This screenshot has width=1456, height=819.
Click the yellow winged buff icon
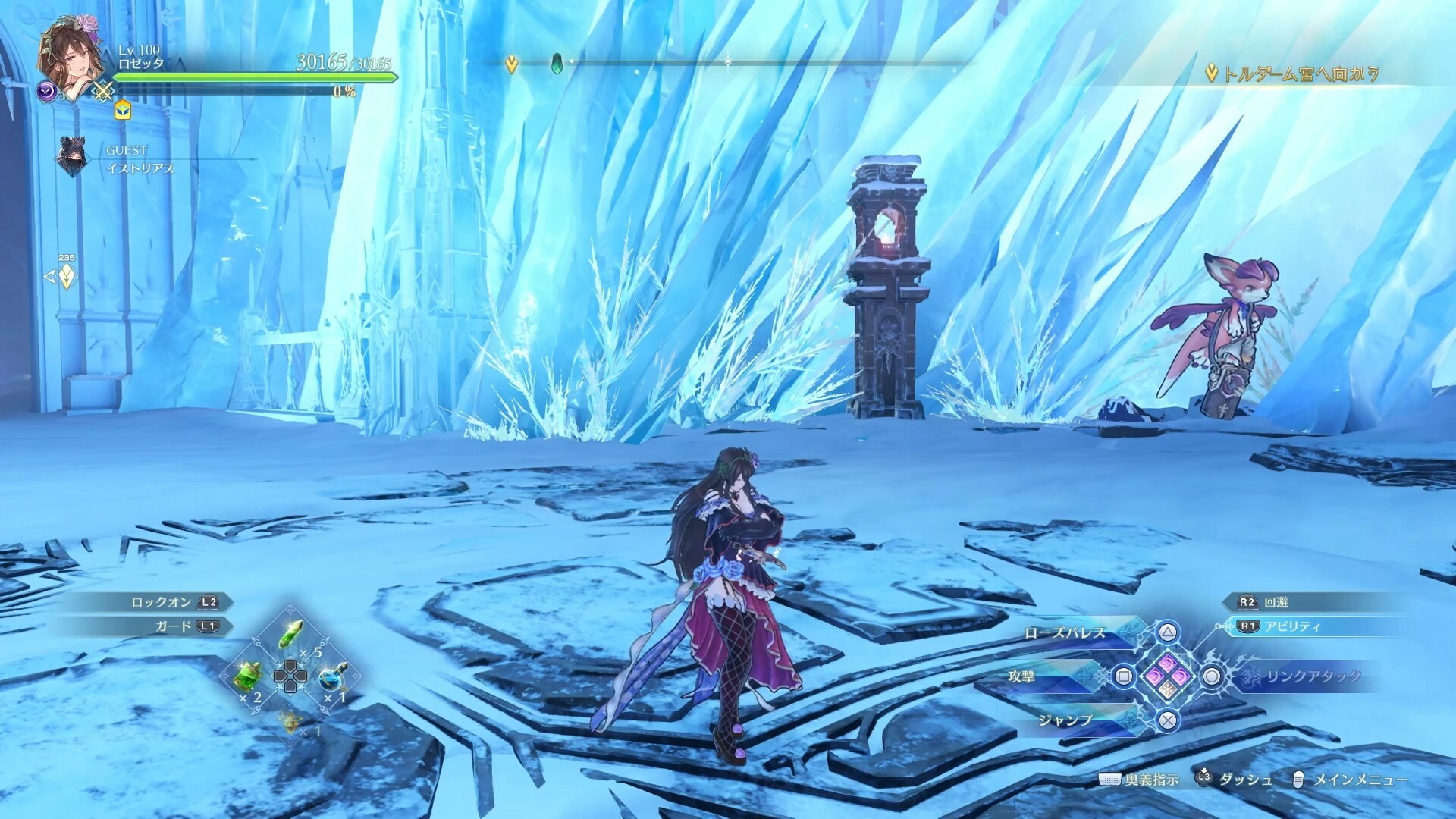click(x=122, y=111)
